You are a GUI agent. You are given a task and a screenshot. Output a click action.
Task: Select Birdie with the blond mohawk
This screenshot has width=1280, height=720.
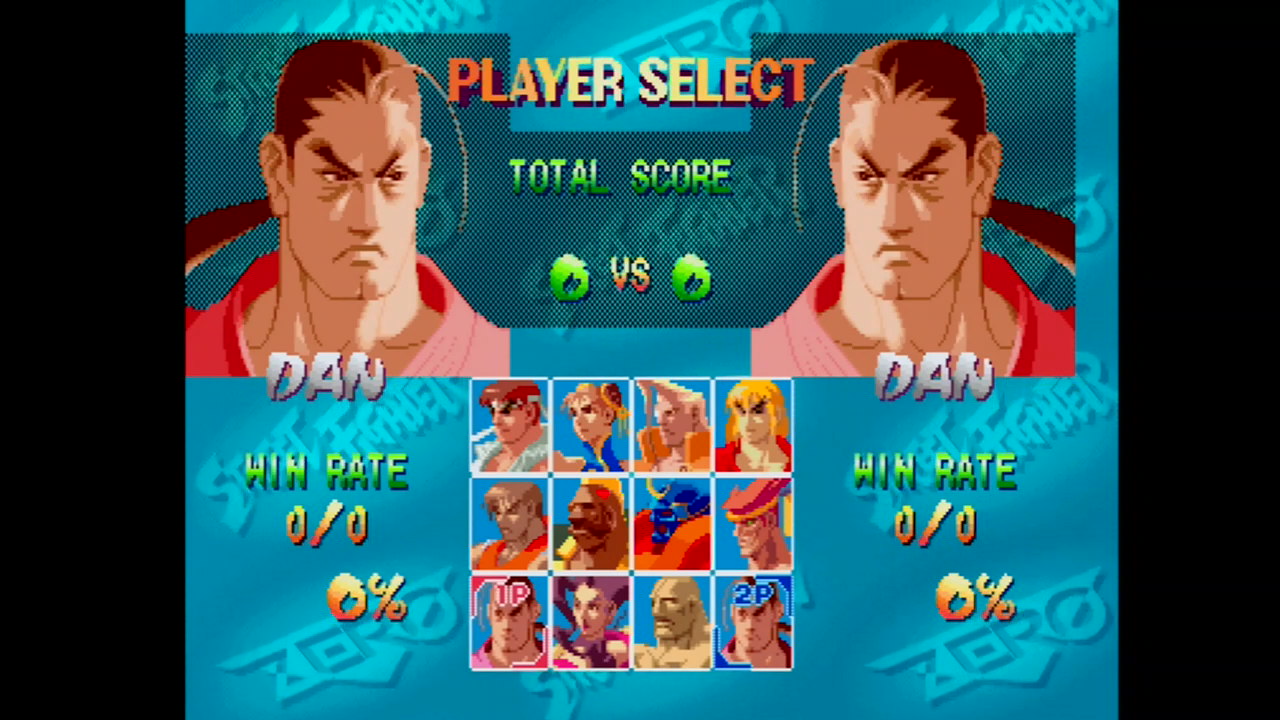(x=591, y=523)
